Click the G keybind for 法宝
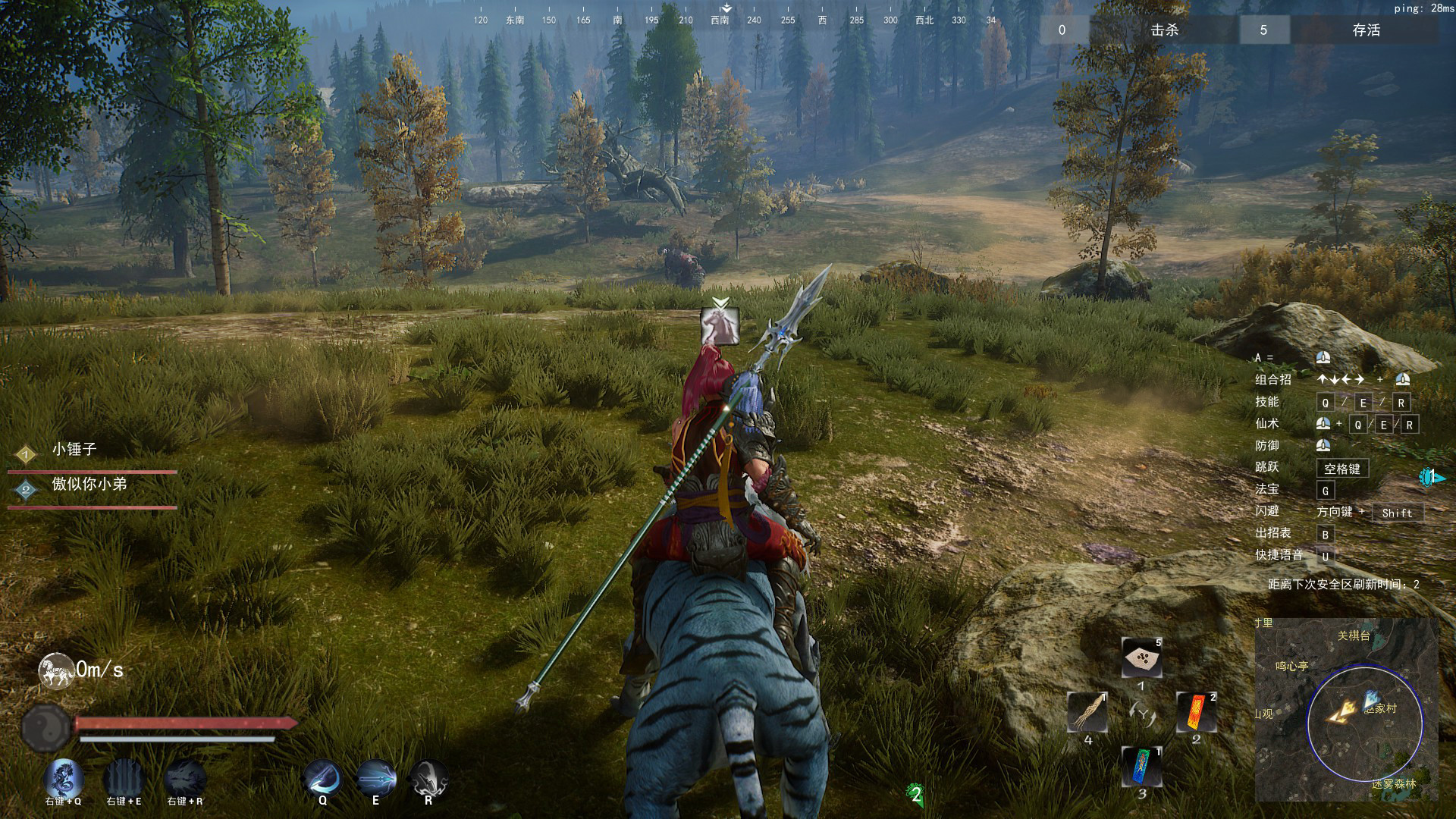Image resolution: width=1456 pixels, height=819 pixels. [1326, 490]
